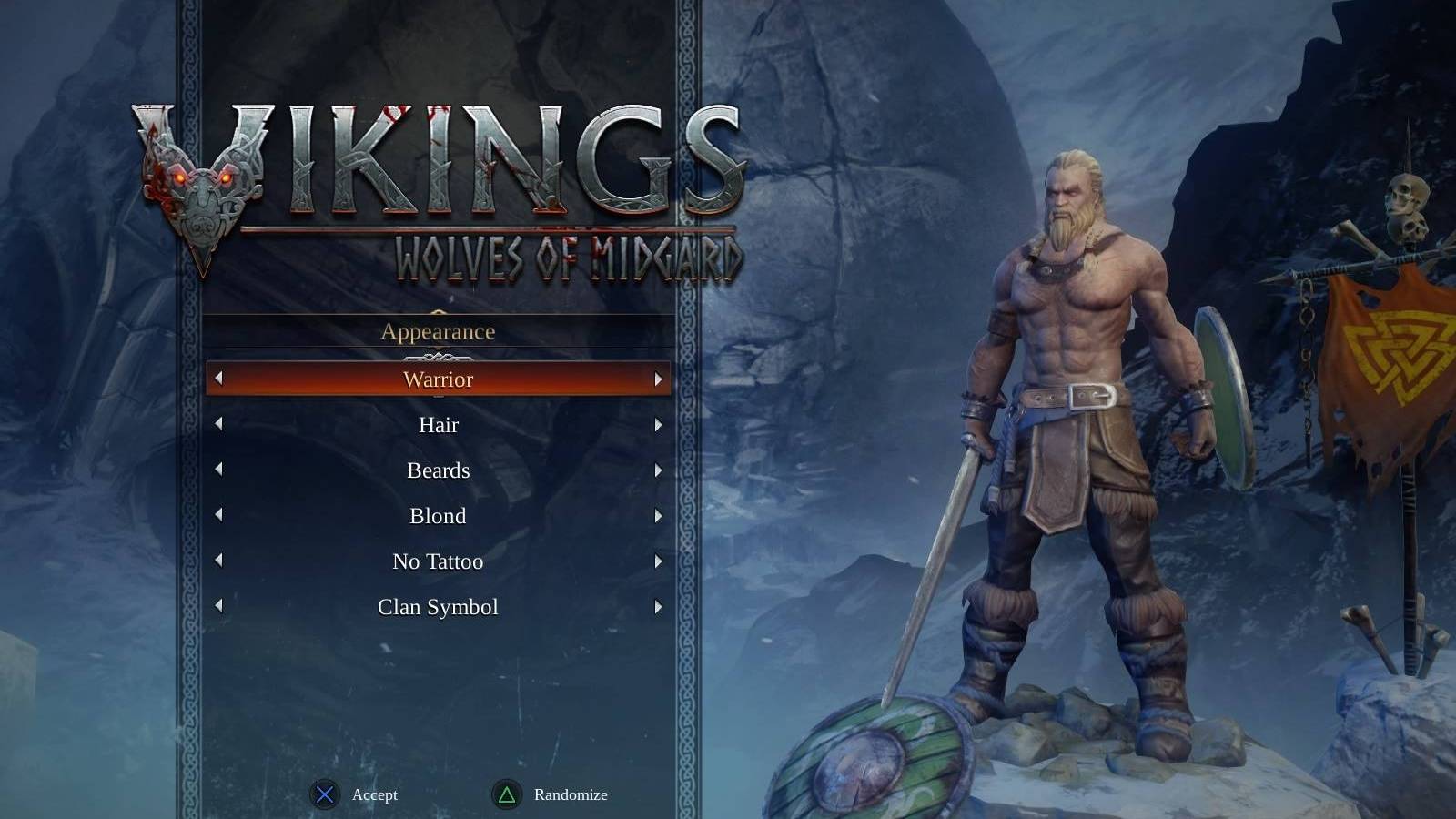Image resolution: width=1456 pixels, height=819 pixels.
Task: Click the right arrow on the Beards row
Action: 659,470
